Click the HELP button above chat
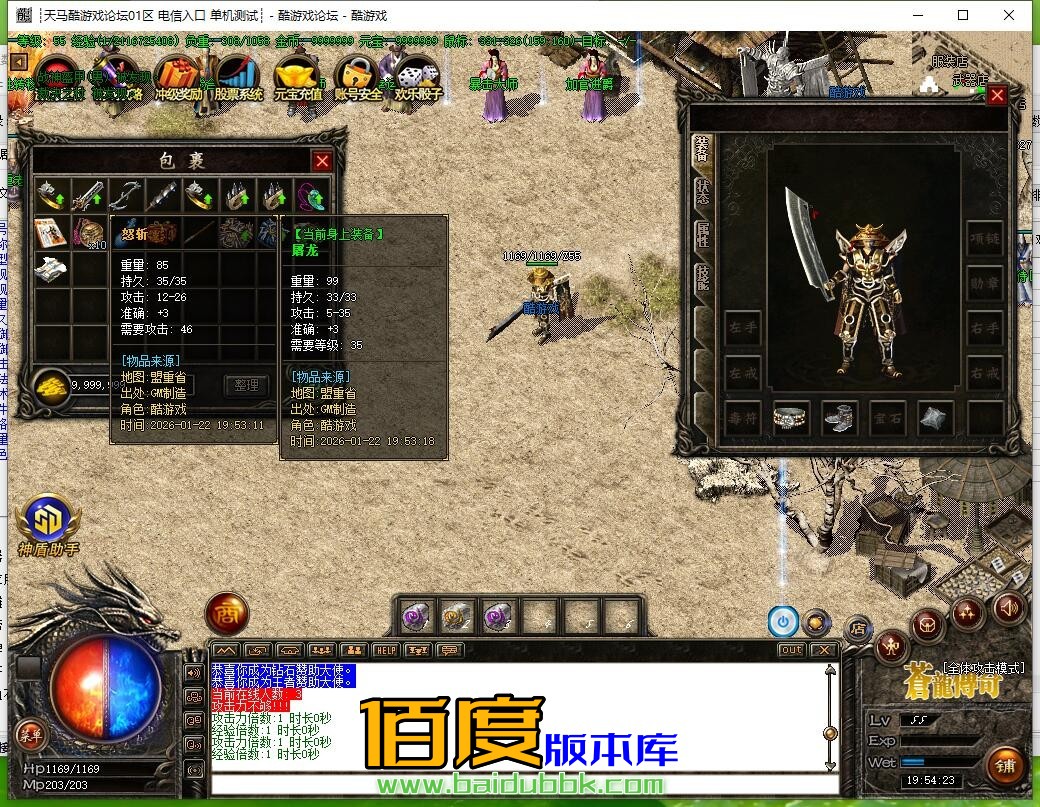The image size is (1040, 807). [x=385, y=650]
